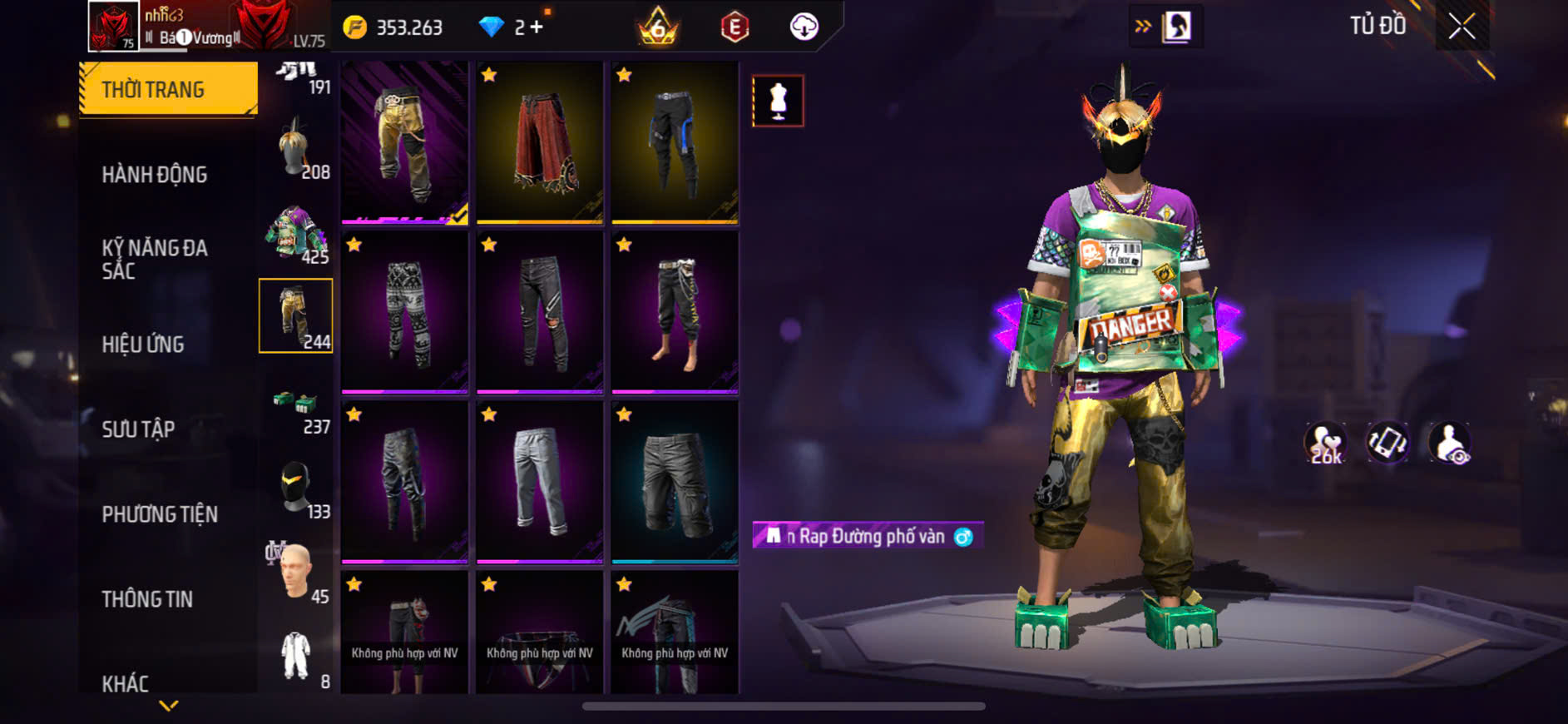Viewport: 1568px width, 724px height.
Task: Switch to HÀNH ĐỘNG tab
Action: (155, 175)
